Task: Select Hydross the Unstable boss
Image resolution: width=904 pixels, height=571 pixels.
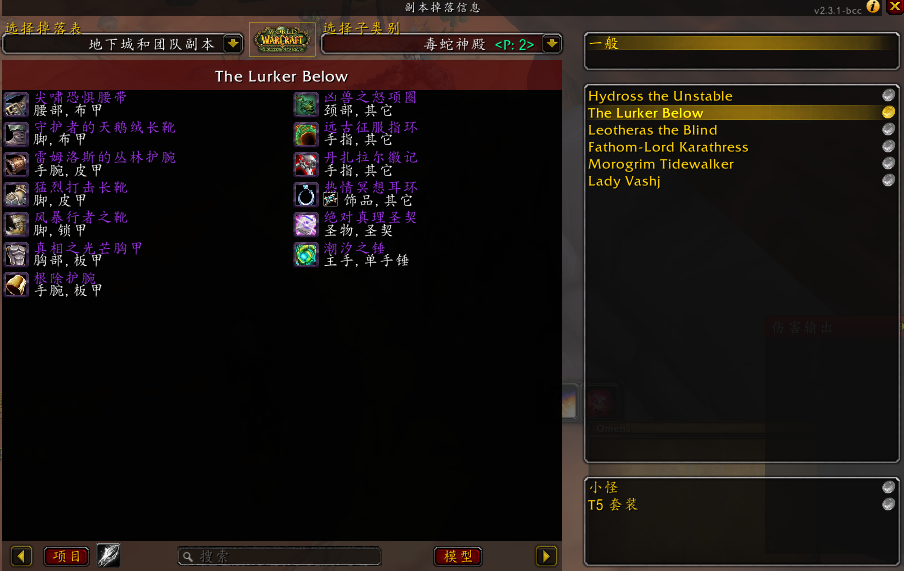Action: (x=660, y=96)
